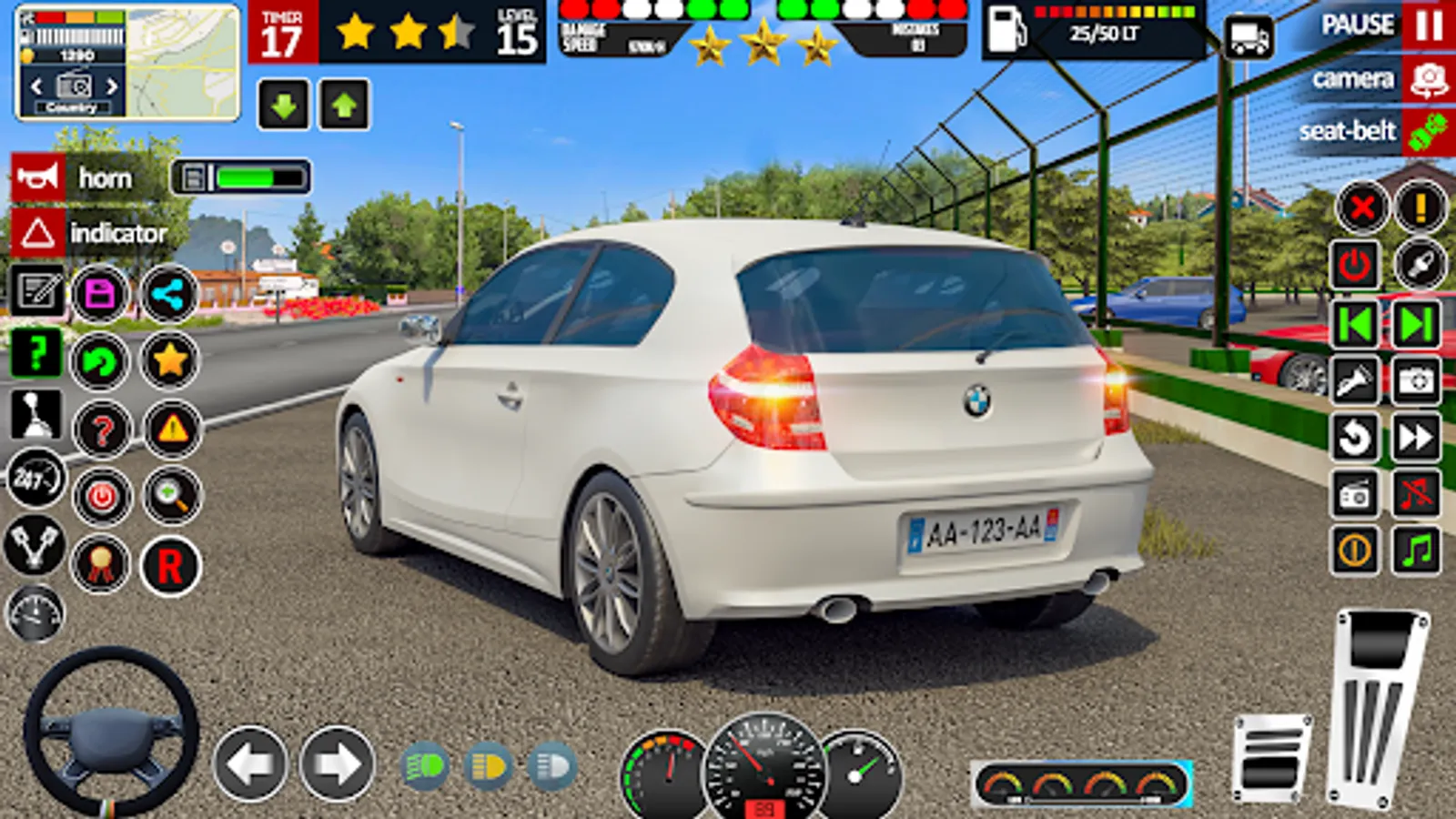Viewport: 1456px width, 819px height.
Task: Pause the game
Action: [1426, 26]
